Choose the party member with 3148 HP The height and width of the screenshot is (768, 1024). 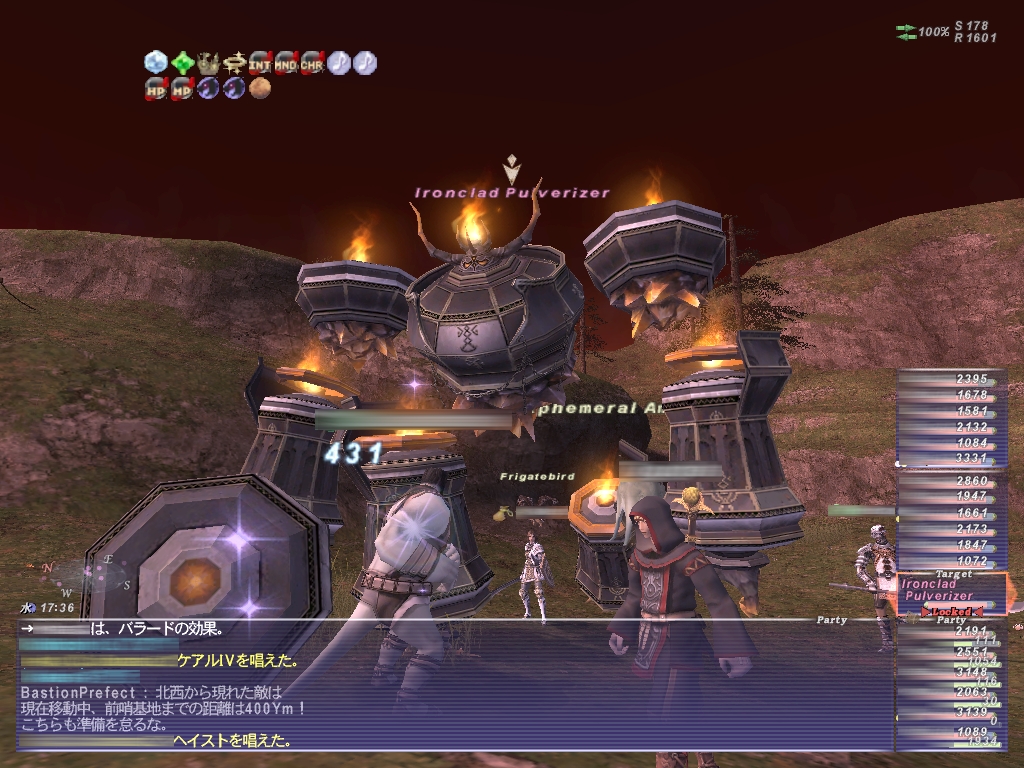point(948,672)
